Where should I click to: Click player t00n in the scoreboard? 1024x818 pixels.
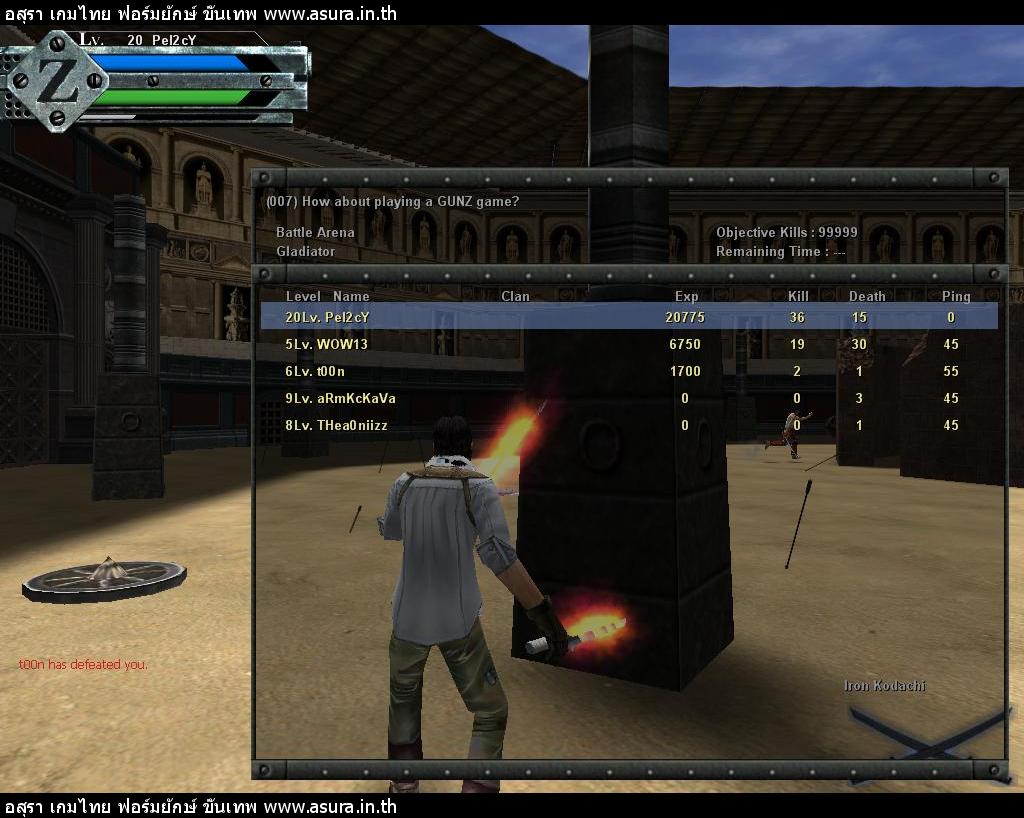(628, 371)
